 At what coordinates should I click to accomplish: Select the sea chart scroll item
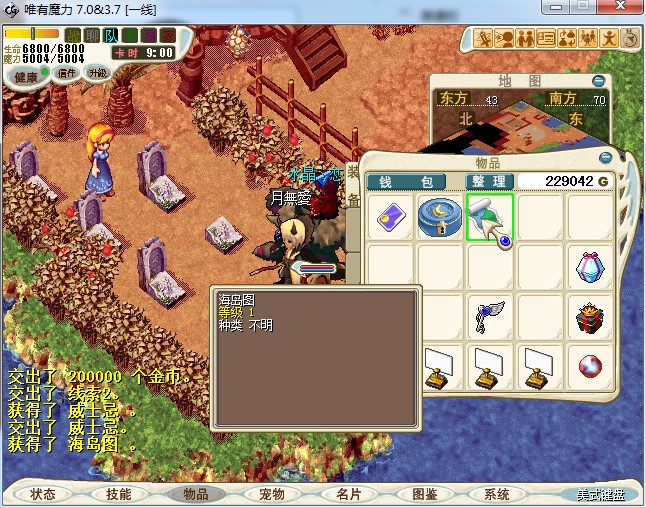click(x=490, y=217)
